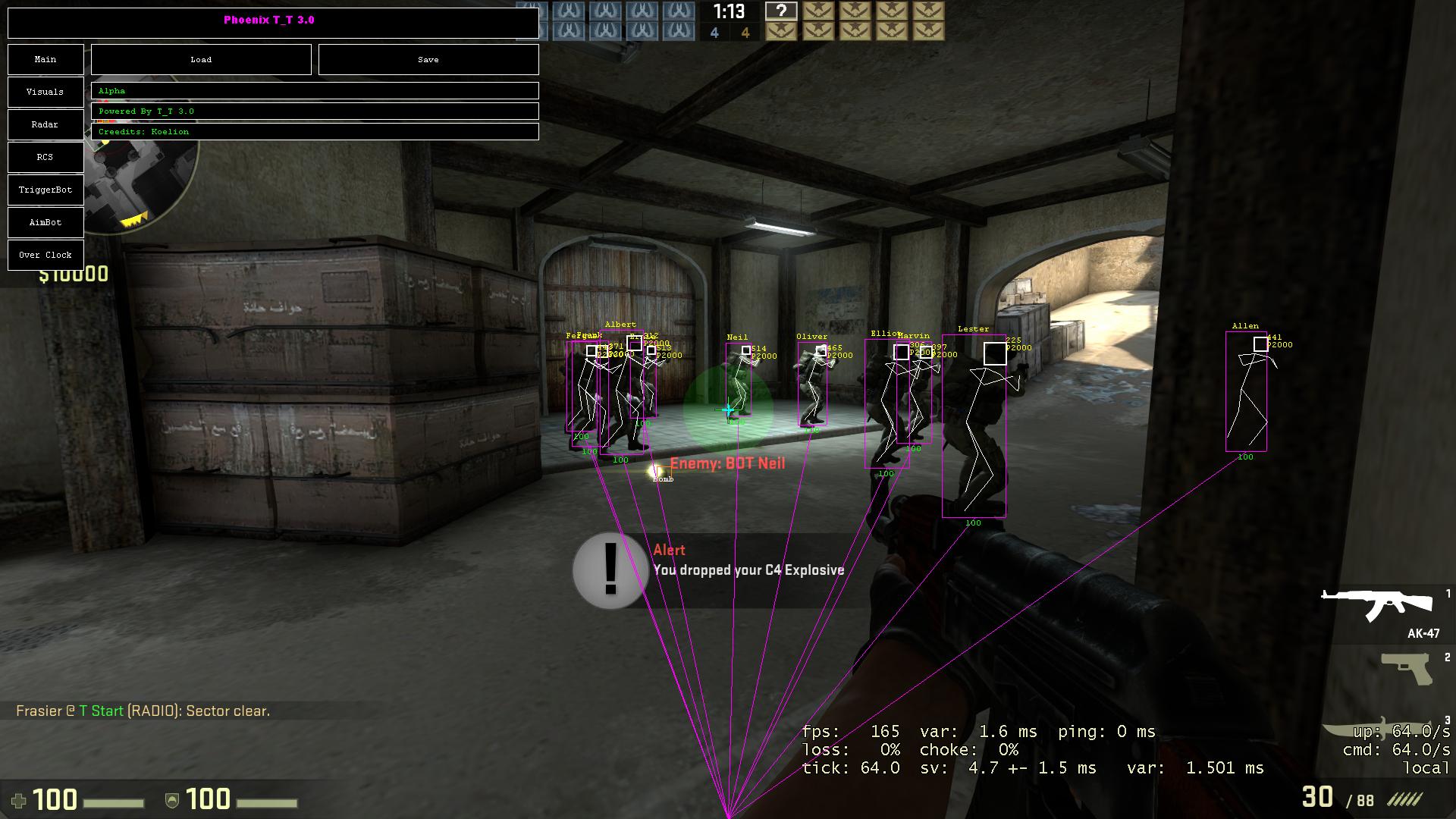Choose the AimBot tab
The width and height of the screenshot is (1456, 819).
coord(45,222)
